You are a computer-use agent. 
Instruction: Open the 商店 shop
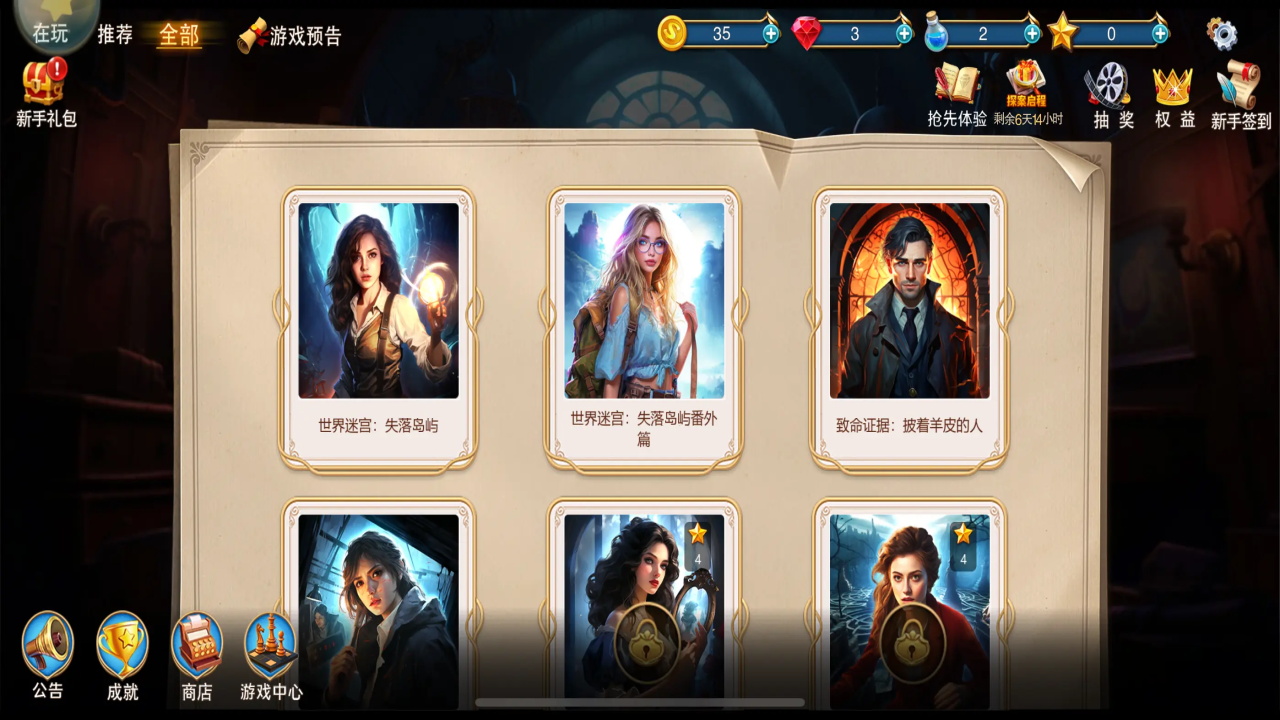click(197, 655)
